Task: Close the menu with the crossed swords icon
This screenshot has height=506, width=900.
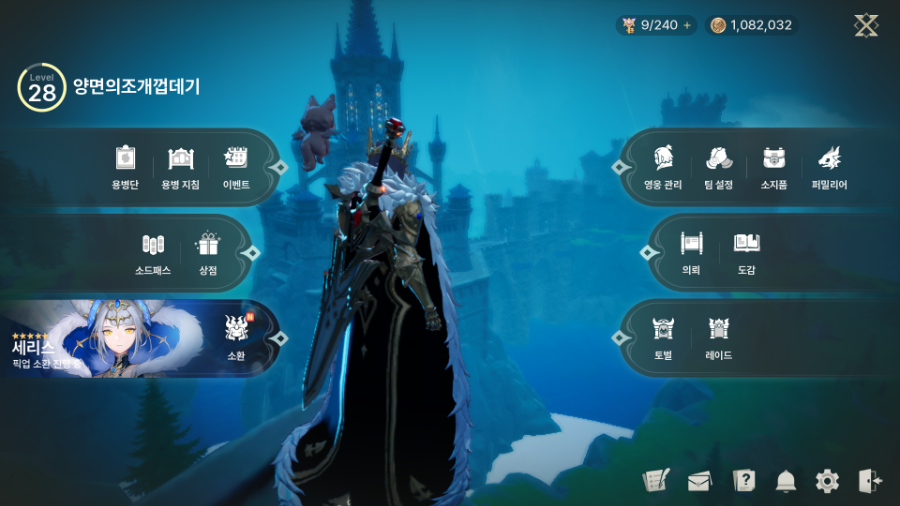Action: tap(866, 26)
